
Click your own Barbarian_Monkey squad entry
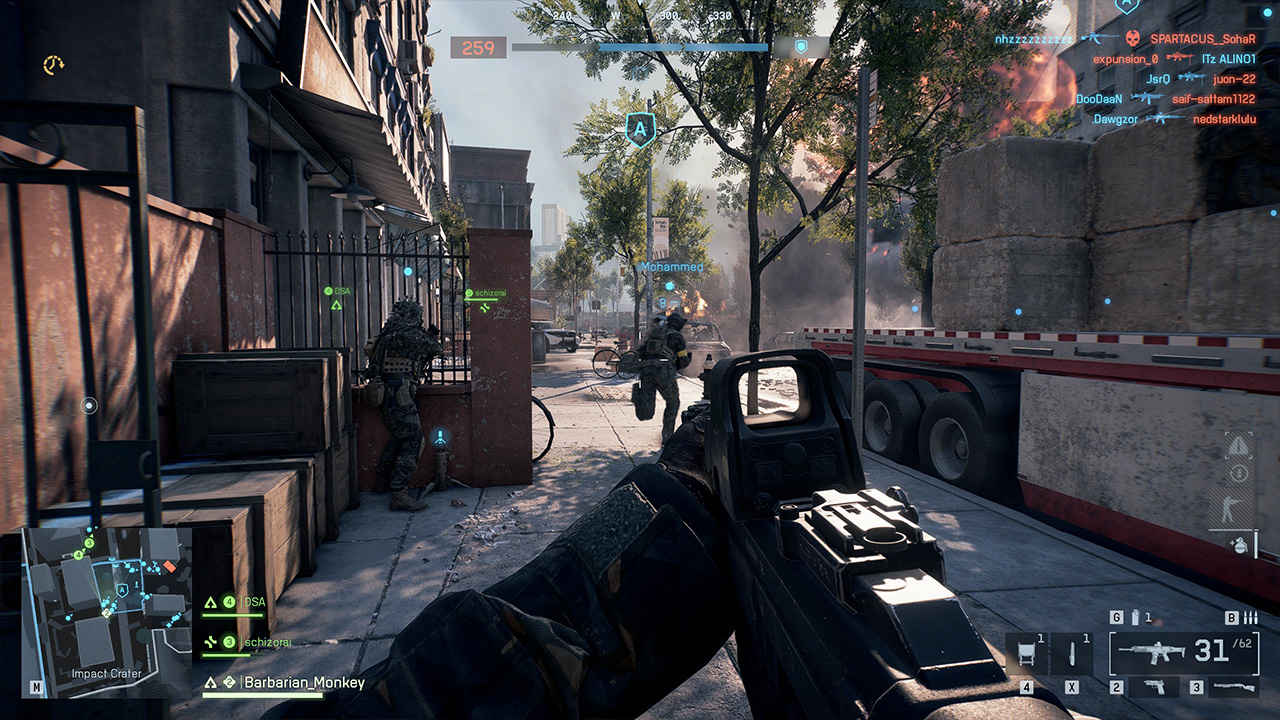tap(307, 683)
